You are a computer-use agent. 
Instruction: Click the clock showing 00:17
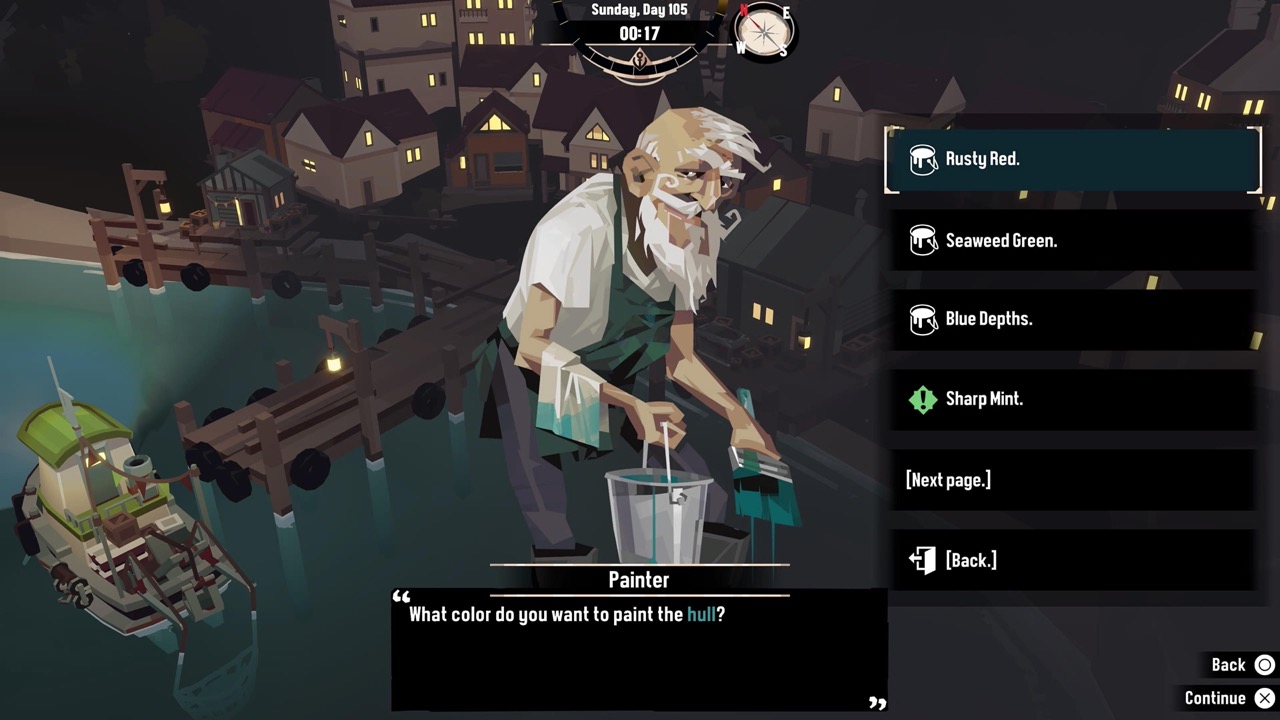tap(639, 31)
